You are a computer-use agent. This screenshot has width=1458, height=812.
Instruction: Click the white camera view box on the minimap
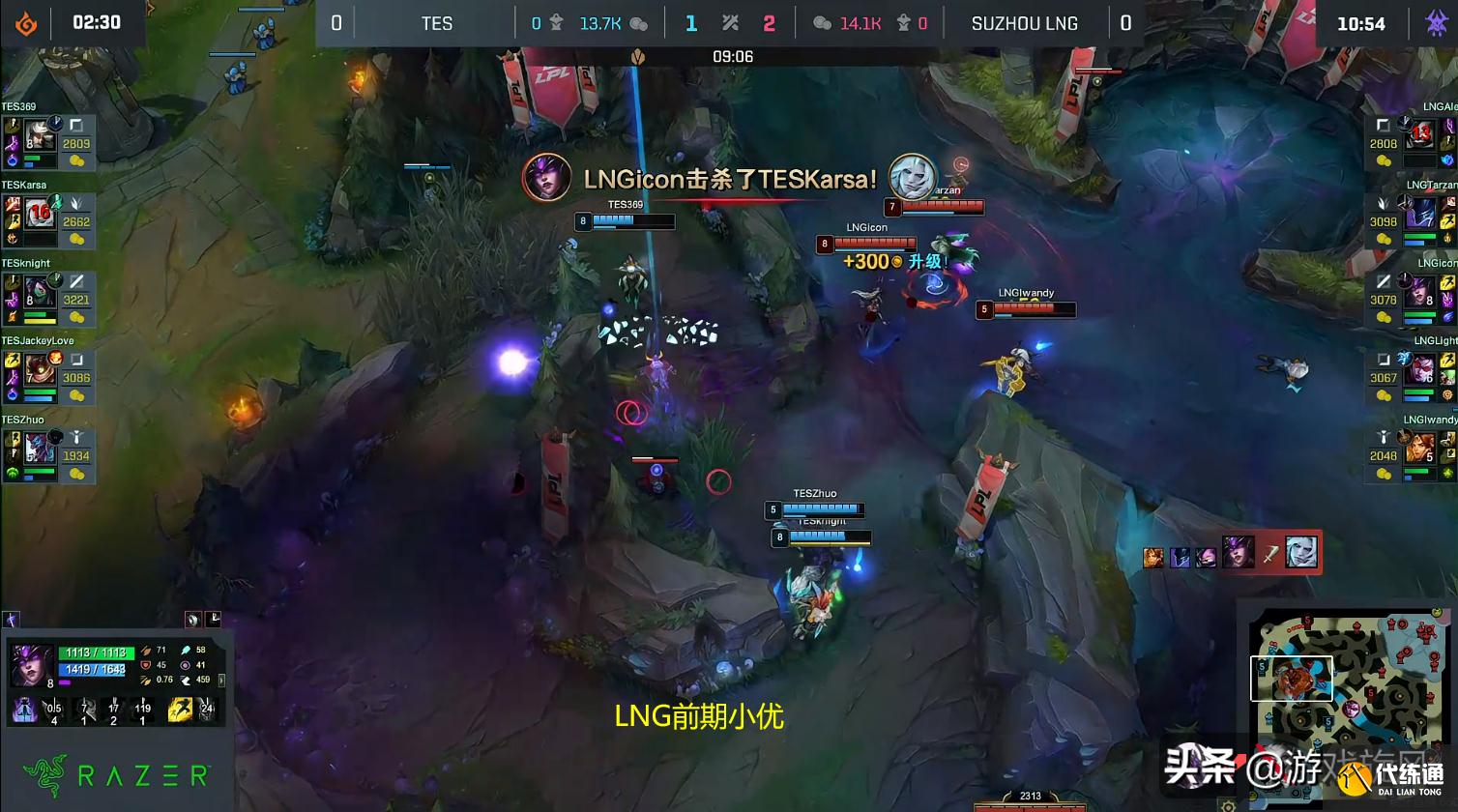click(x=1294, y=679)
